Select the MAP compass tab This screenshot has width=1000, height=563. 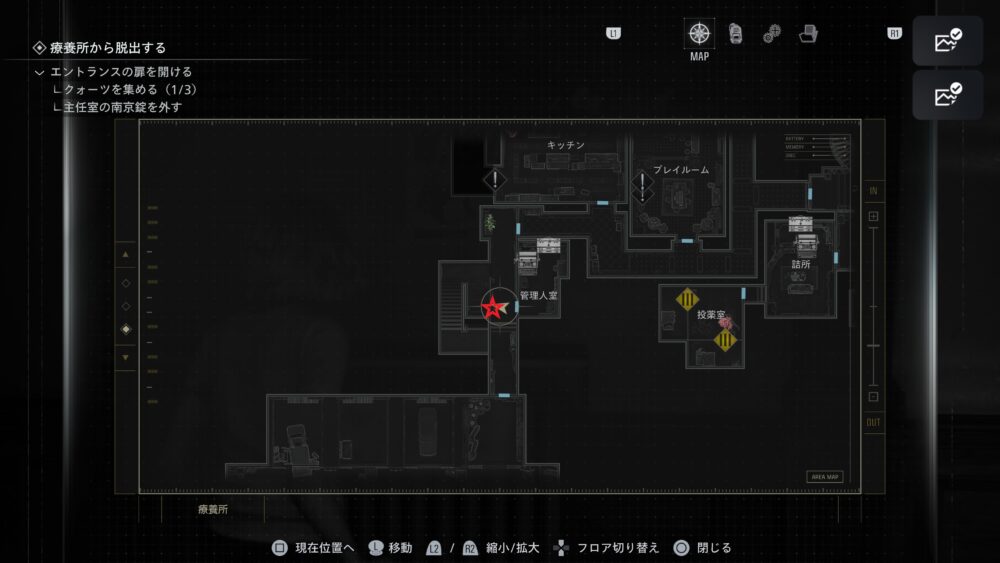pos(699,33)
